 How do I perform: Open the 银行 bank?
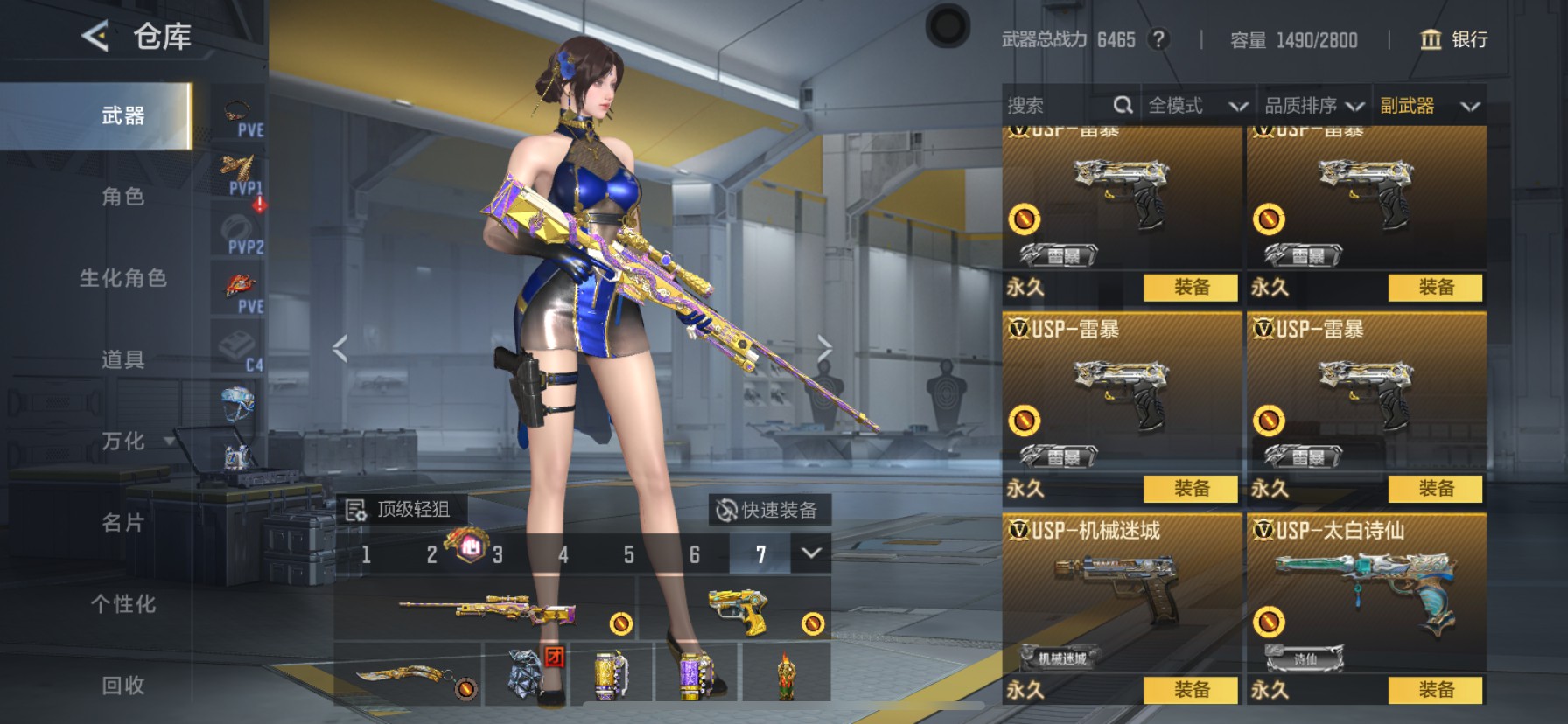1453,39
